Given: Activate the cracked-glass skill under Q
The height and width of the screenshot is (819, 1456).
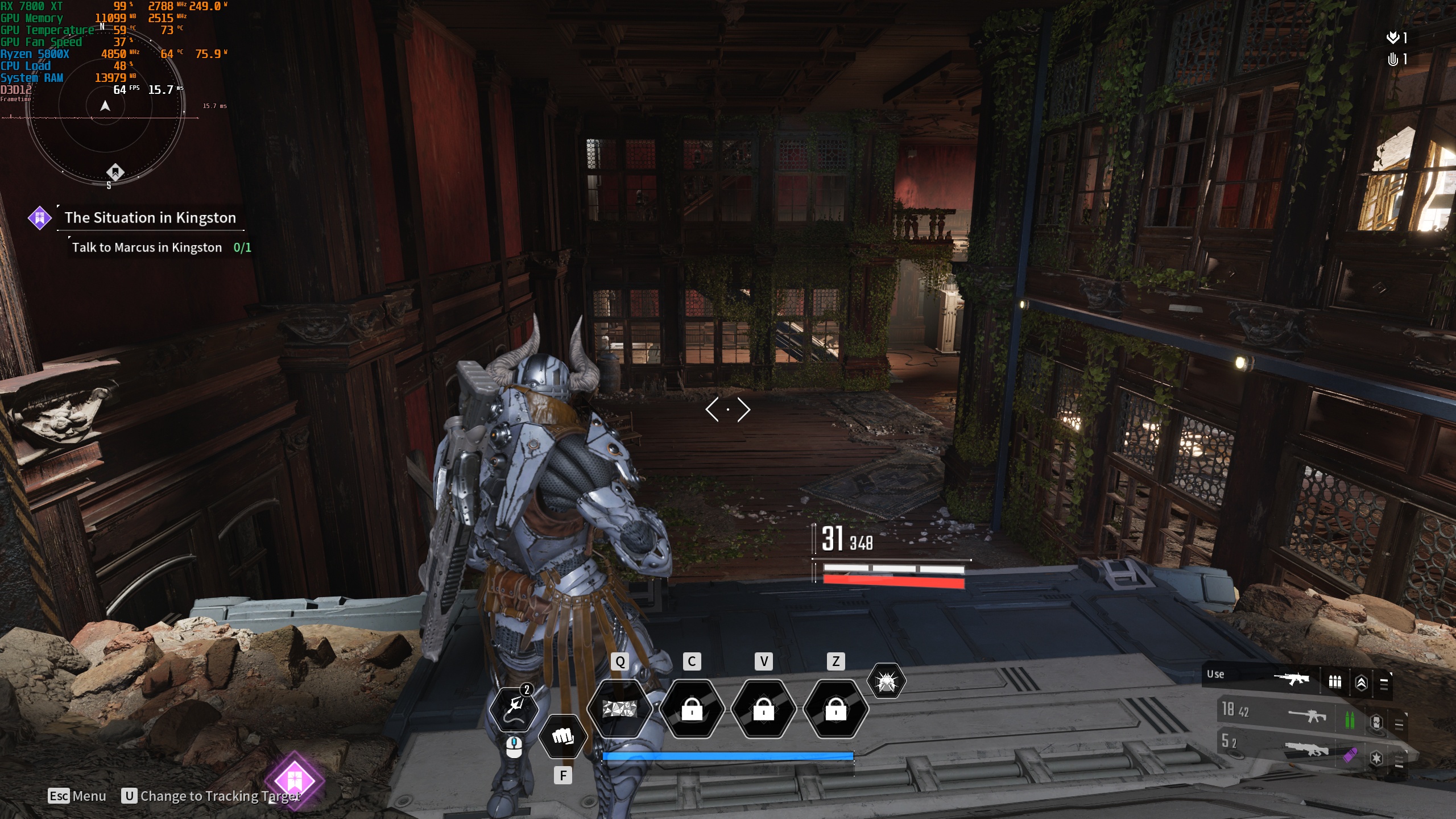Looking at the screenshot, I should (x=619, y=709).
